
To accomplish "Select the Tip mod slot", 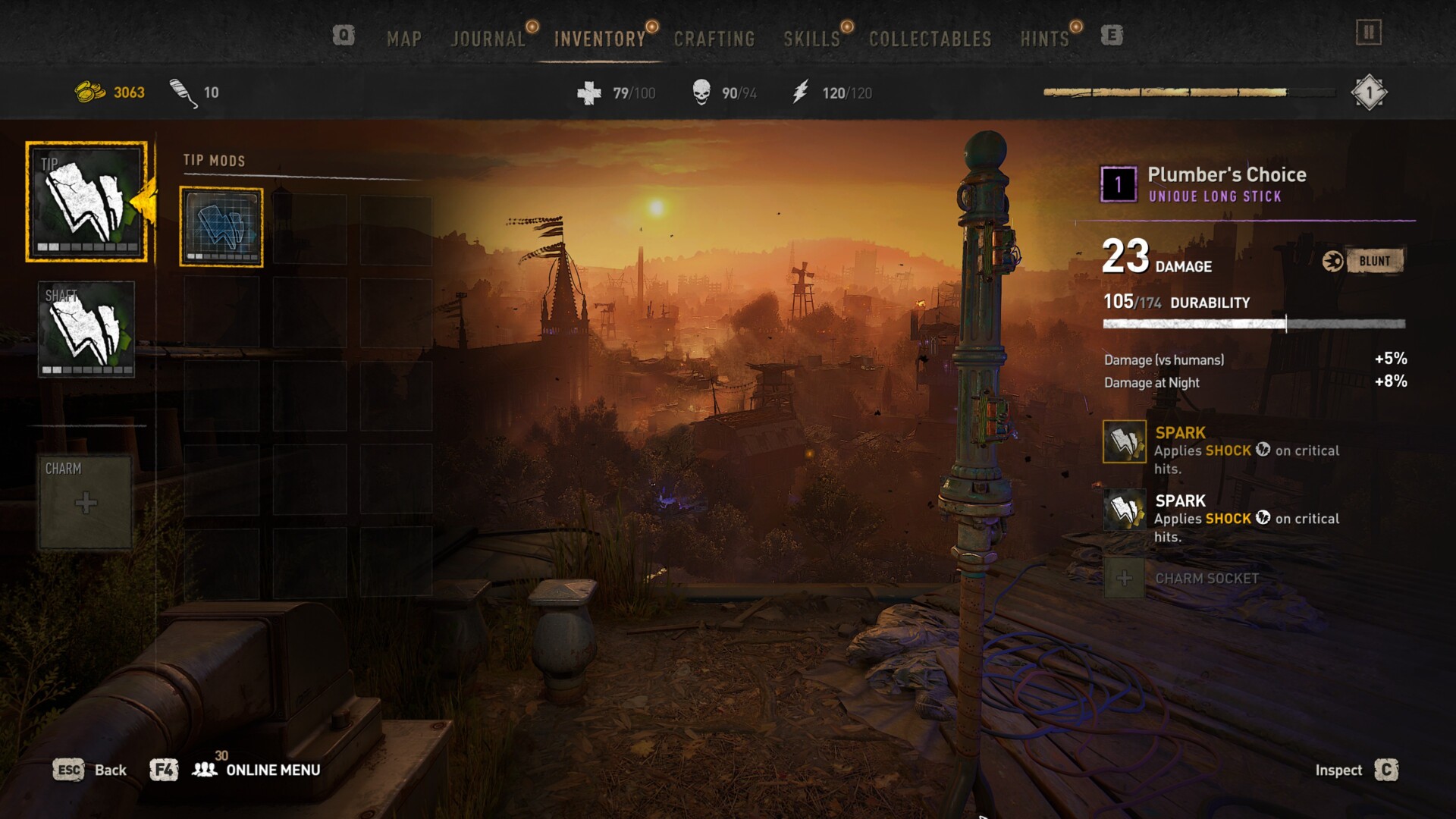I will click(86, 202).
